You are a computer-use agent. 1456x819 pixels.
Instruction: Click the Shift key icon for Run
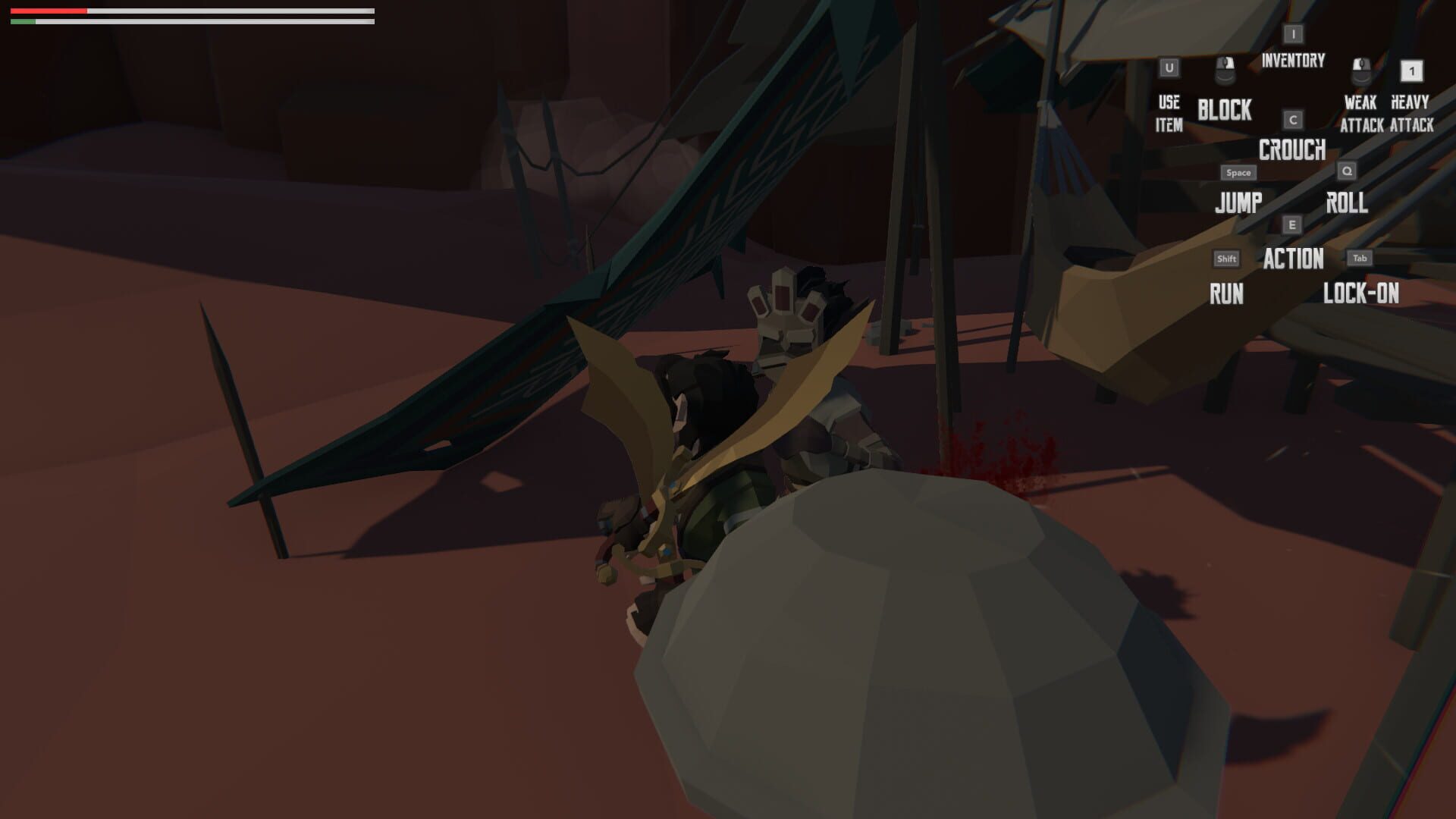click(1226, 259)
